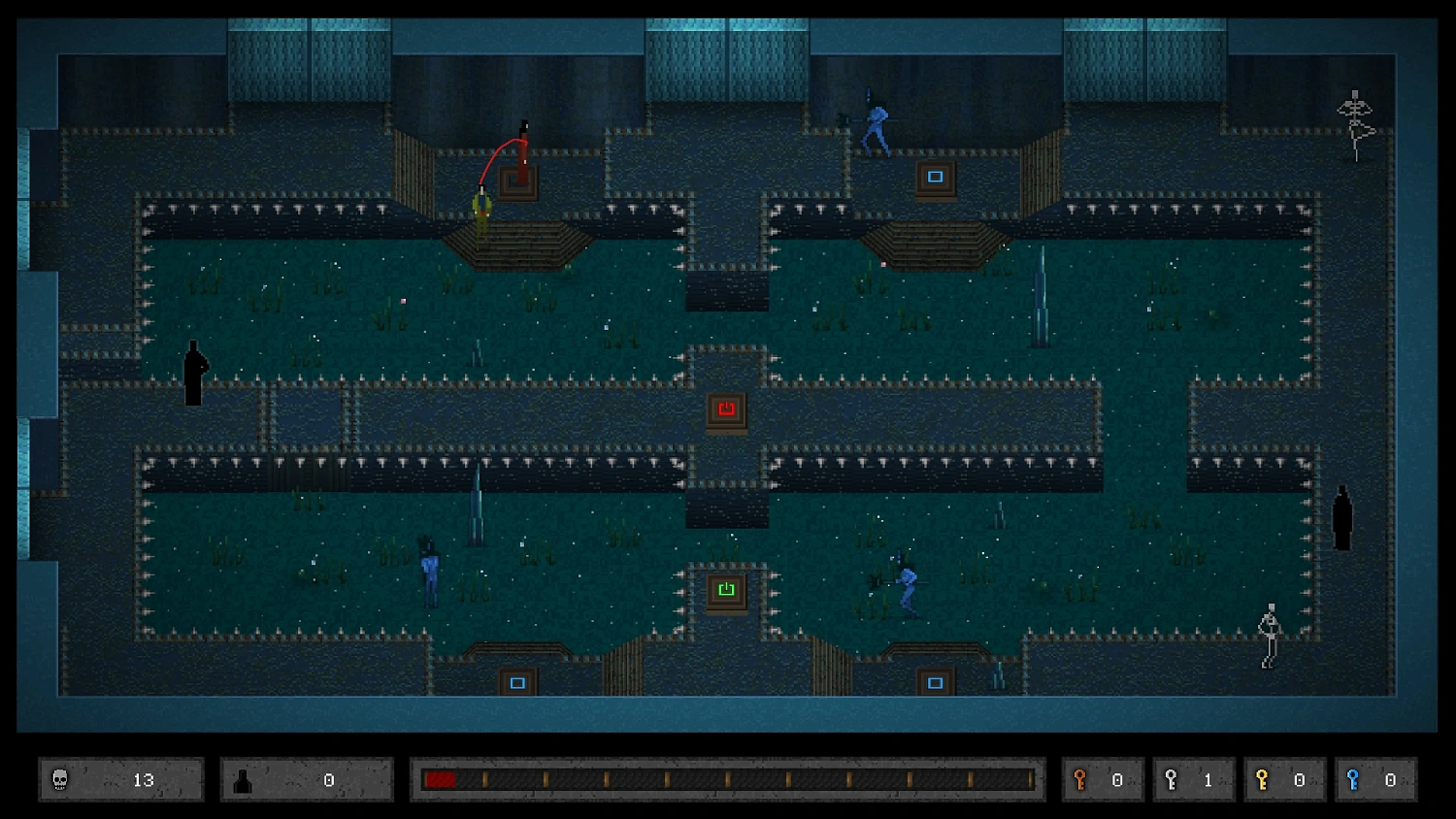Click the gold key counter icon

coord(1263,779)
